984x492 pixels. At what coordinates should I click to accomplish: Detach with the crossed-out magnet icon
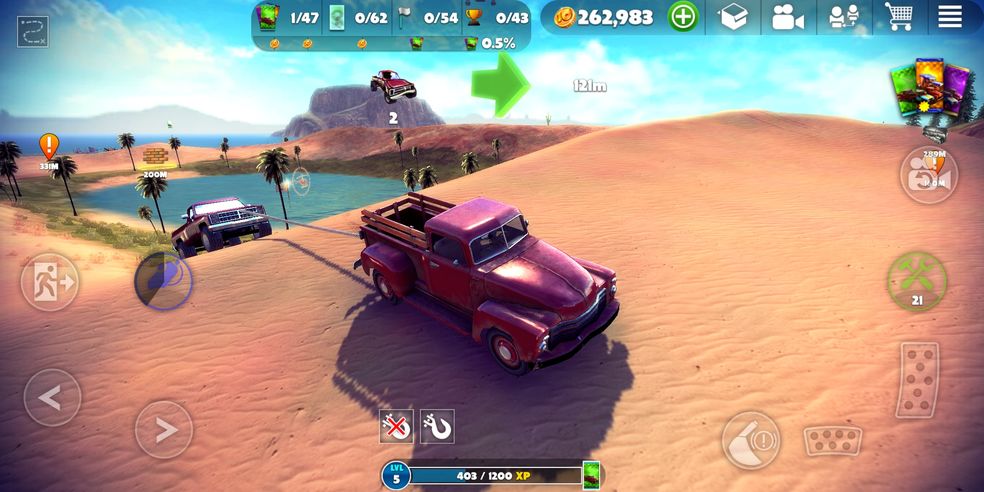(x=397, y=427)
